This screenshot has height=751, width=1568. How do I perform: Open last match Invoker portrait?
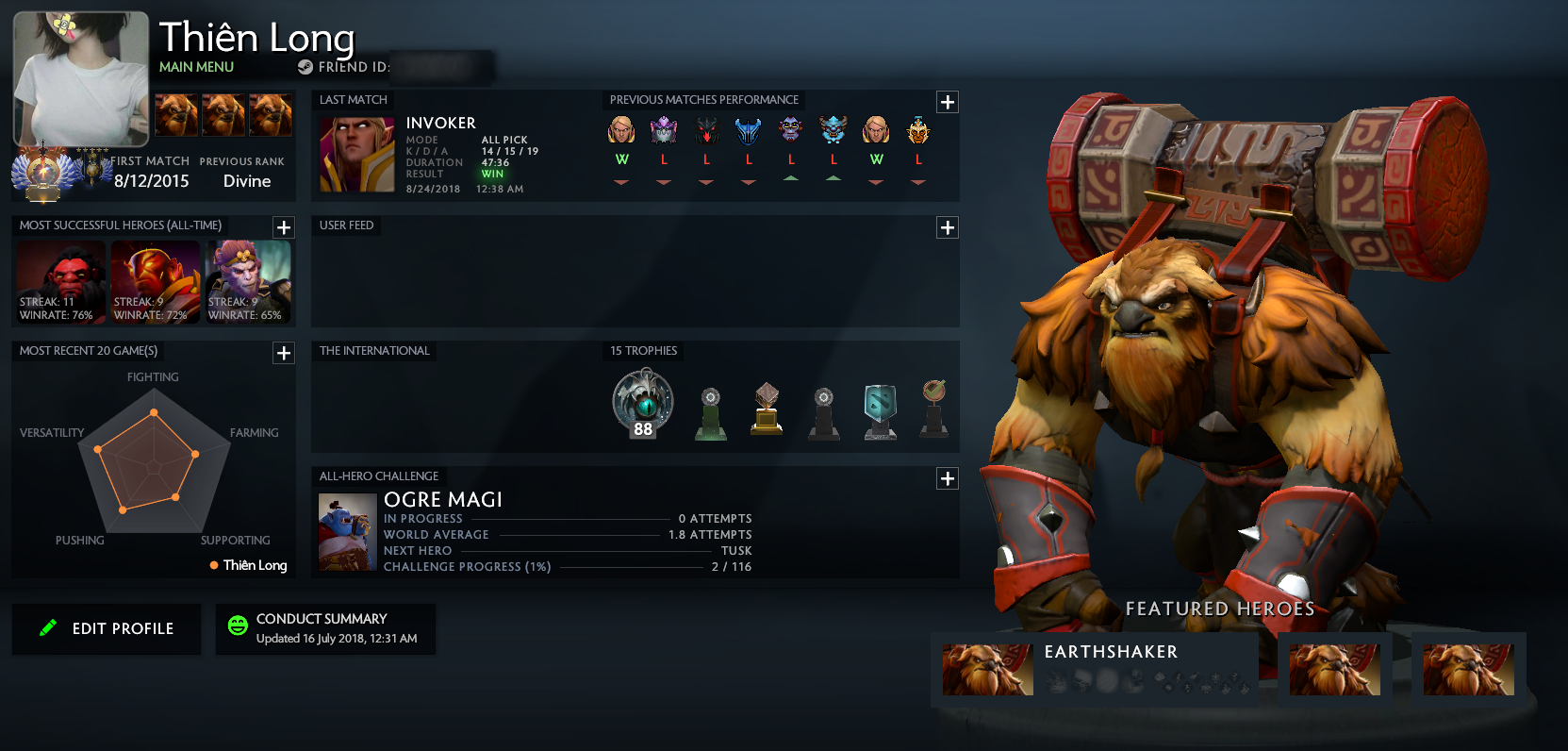click(356, 155)
